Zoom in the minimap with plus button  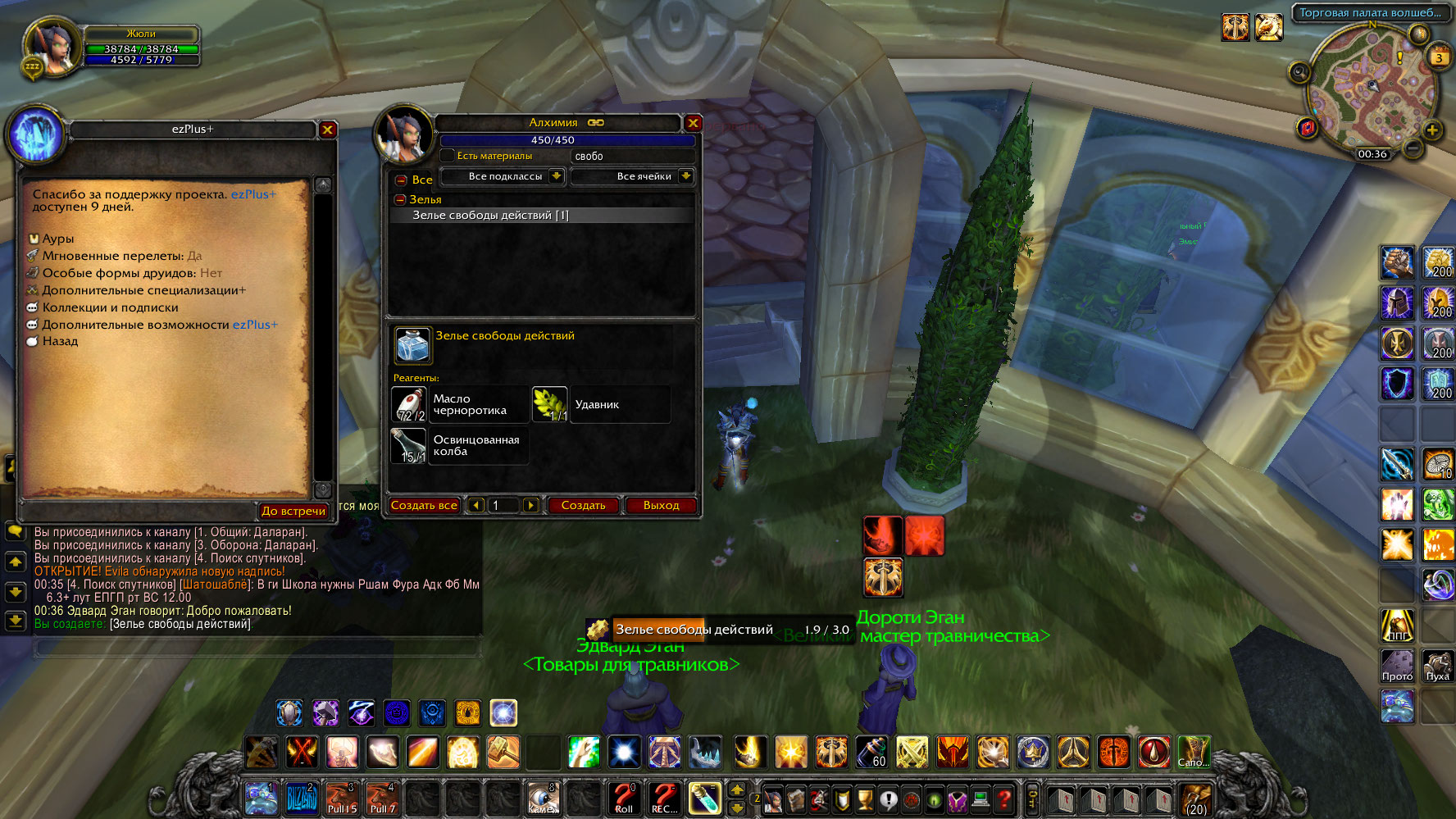[1432, 130]
